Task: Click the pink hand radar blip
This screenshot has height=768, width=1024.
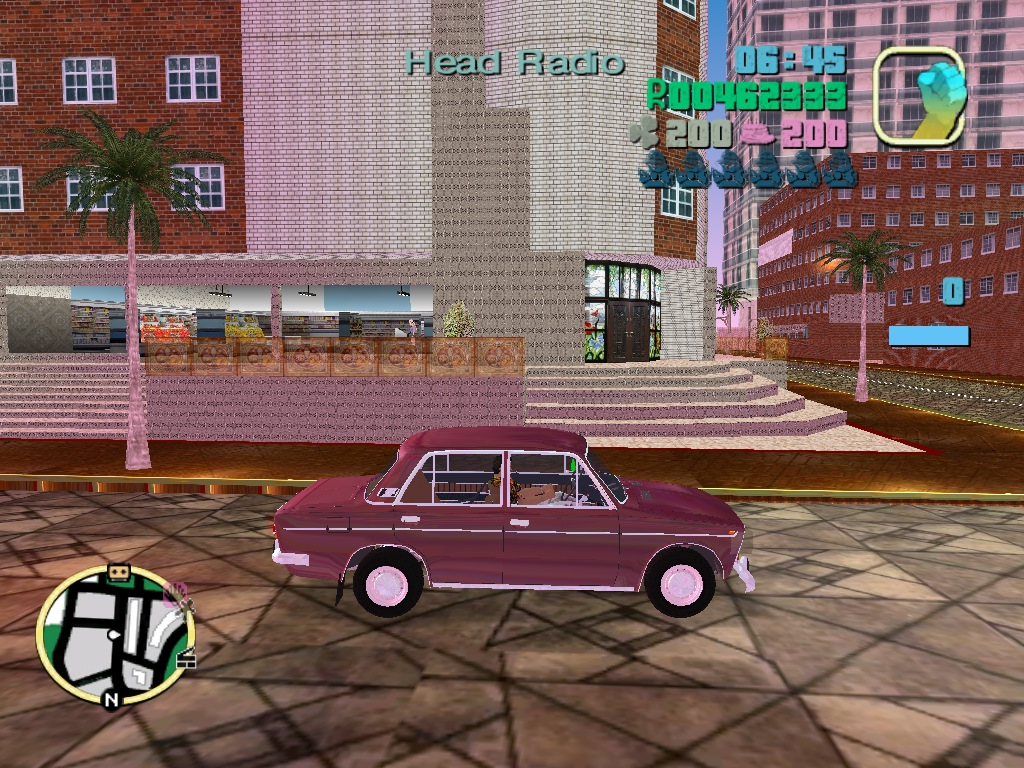Action: 176,594
